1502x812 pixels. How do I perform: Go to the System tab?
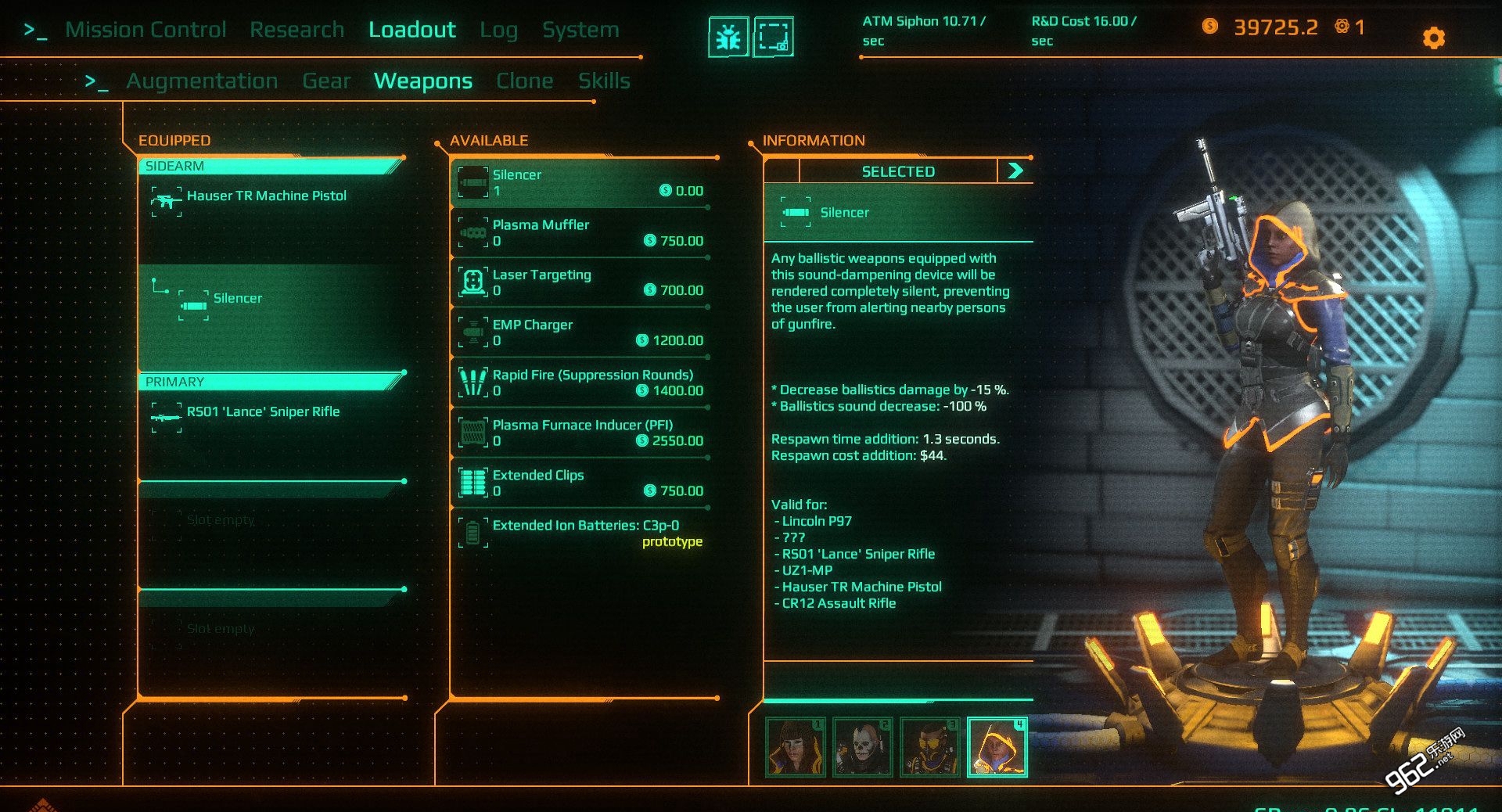point(580,30)
